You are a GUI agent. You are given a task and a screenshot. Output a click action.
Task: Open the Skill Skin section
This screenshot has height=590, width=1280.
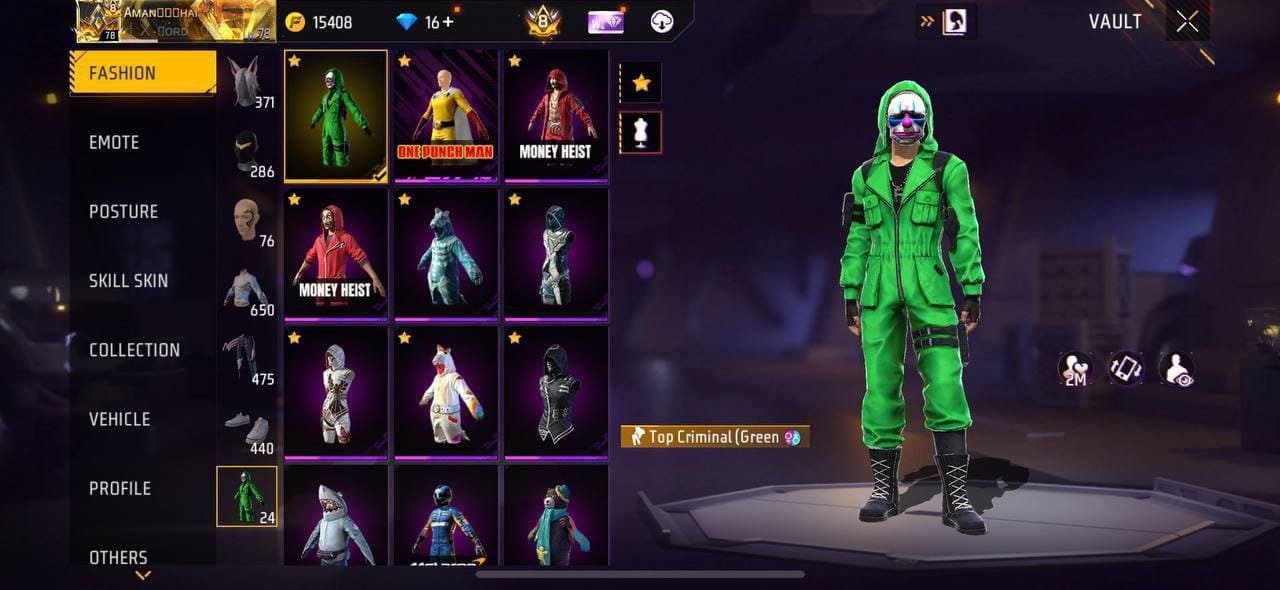[x=128, y=280]
